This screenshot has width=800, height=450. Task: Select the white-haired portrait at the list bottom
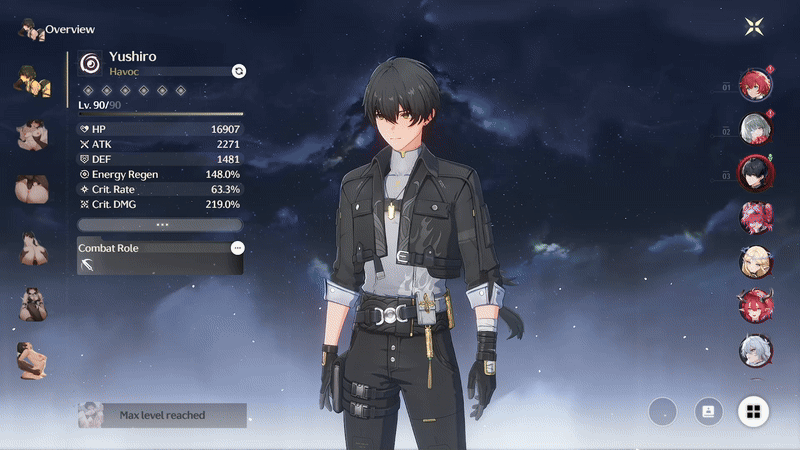[755, 349]
